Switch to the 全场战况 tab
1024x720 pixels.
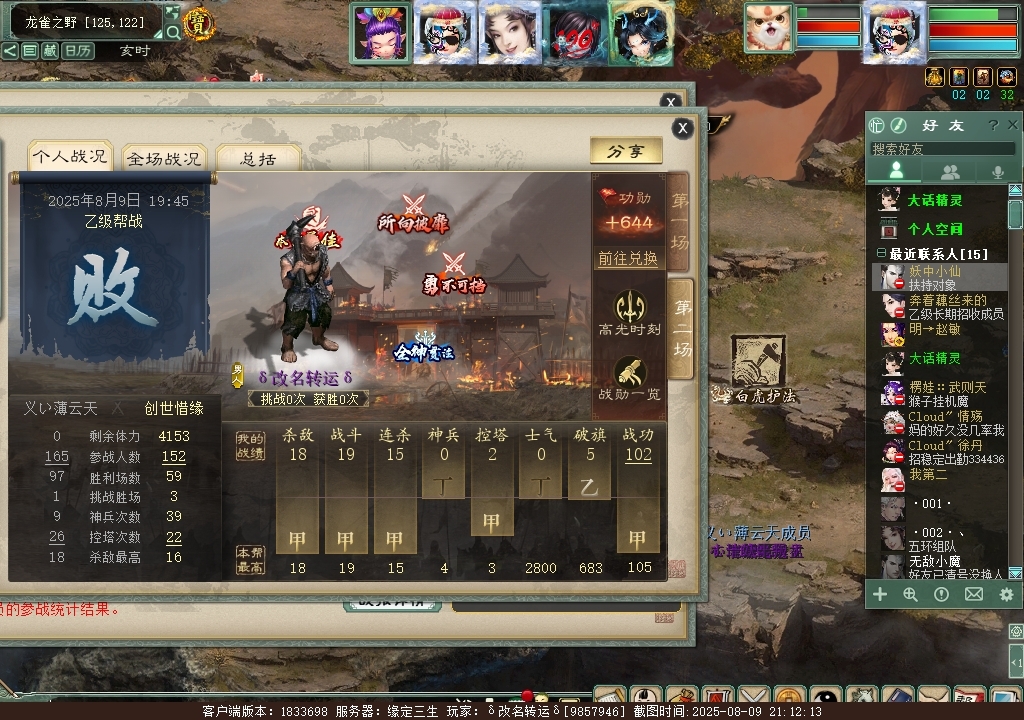click(164, 158)
